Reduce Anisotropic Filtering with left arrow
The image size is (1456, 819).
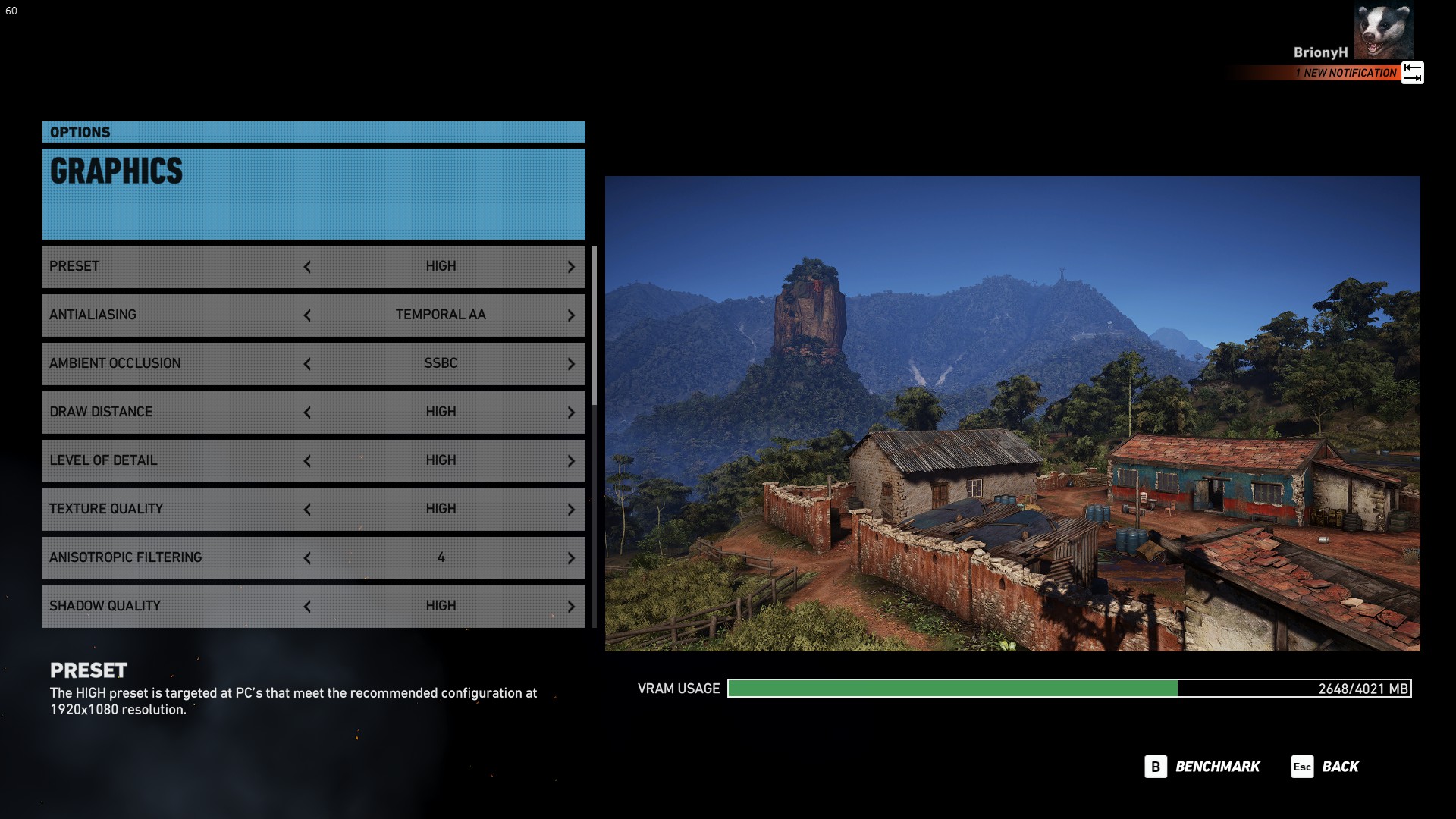(307, 558)
